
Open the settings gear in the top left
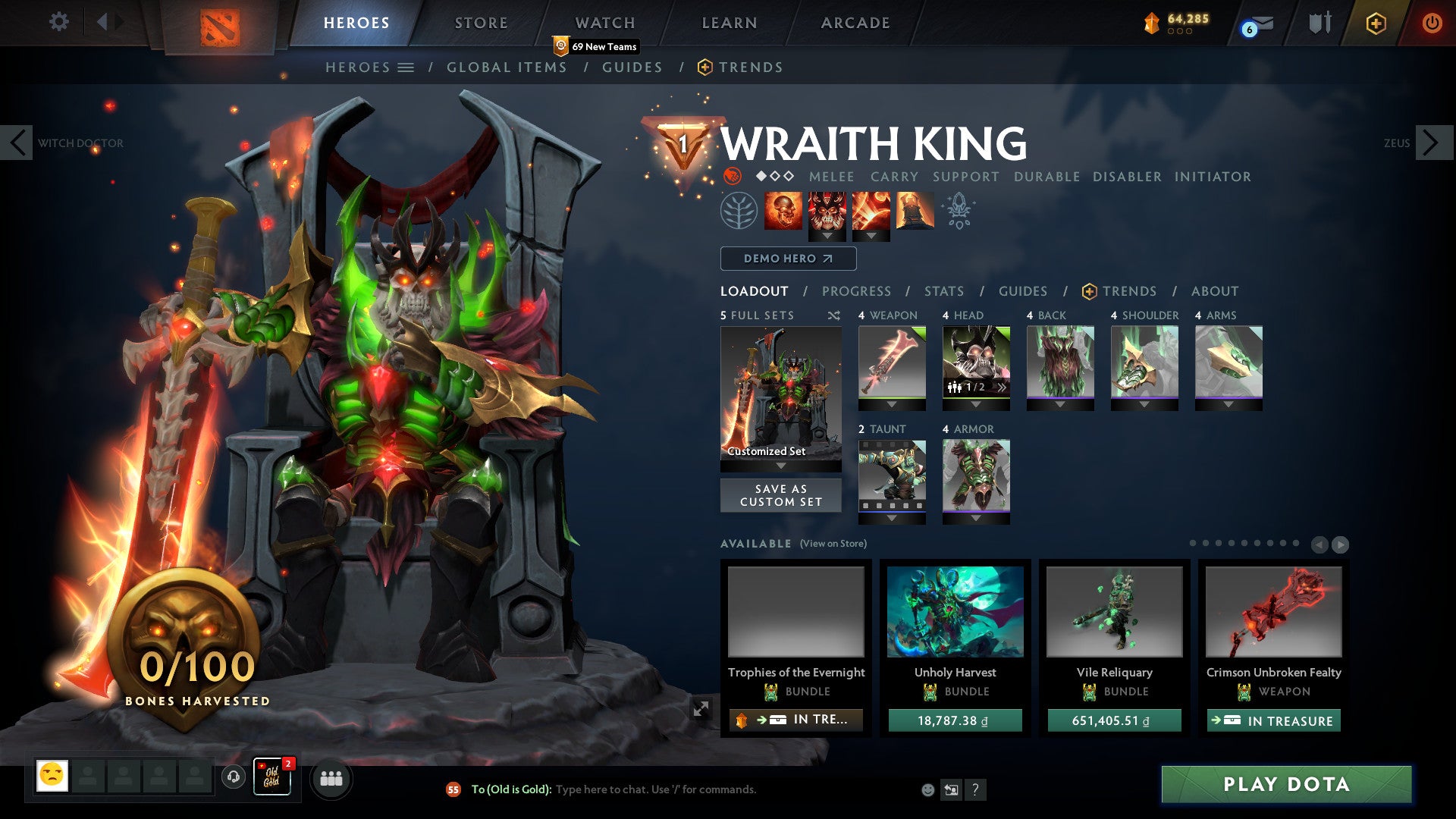[58, 22]
